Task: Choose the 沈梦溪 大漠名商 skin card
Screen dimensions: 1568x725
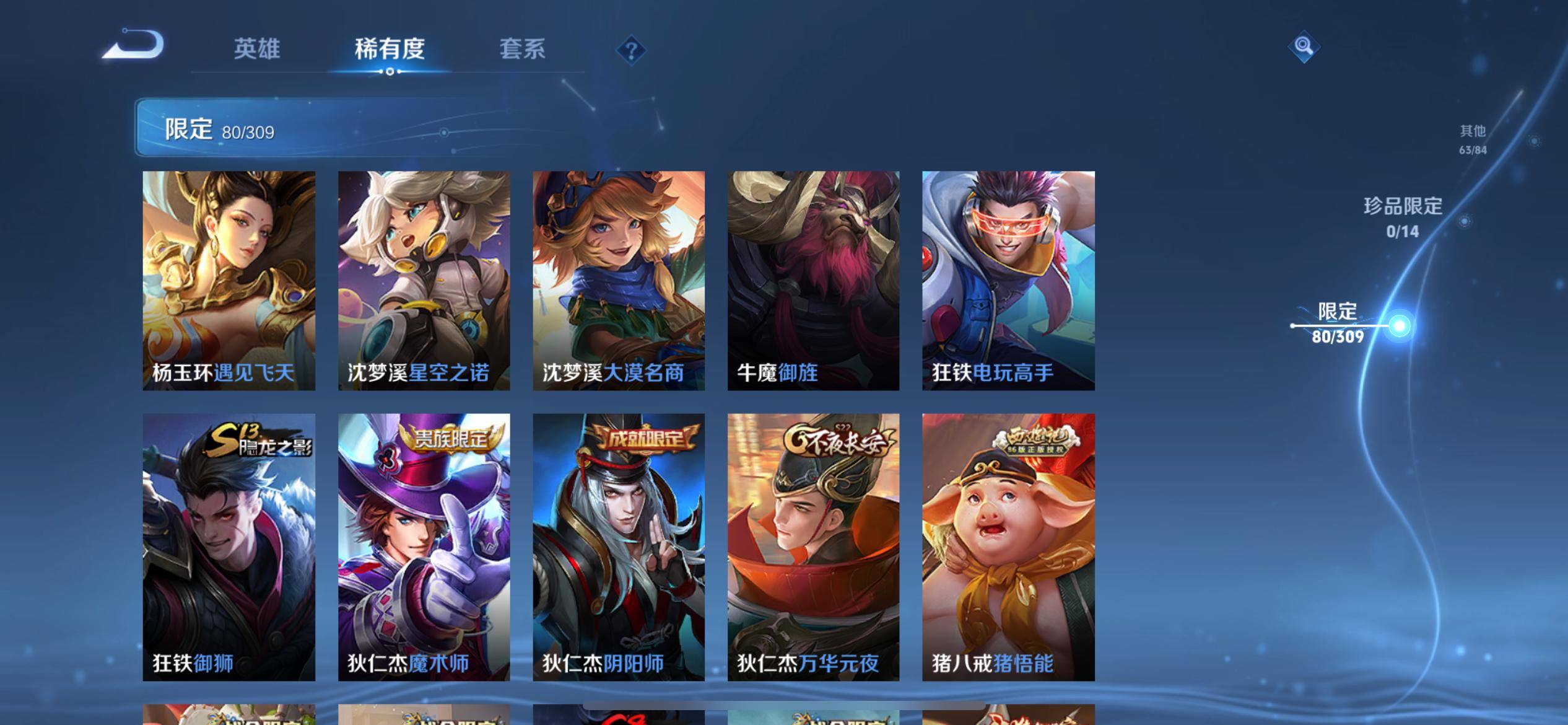Action: (619, 280)
